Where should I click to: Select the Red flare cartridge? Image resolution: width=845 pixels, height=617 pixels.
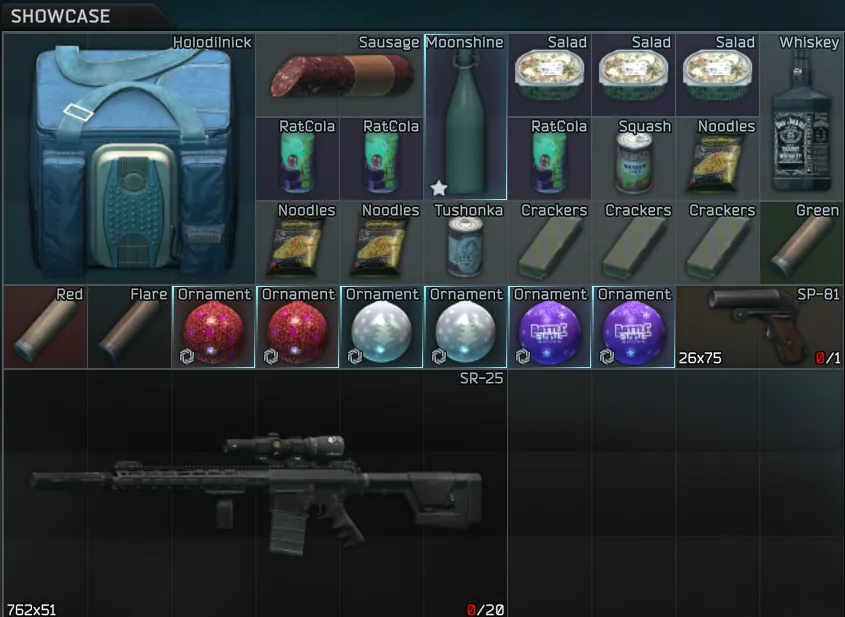[44, 328]
